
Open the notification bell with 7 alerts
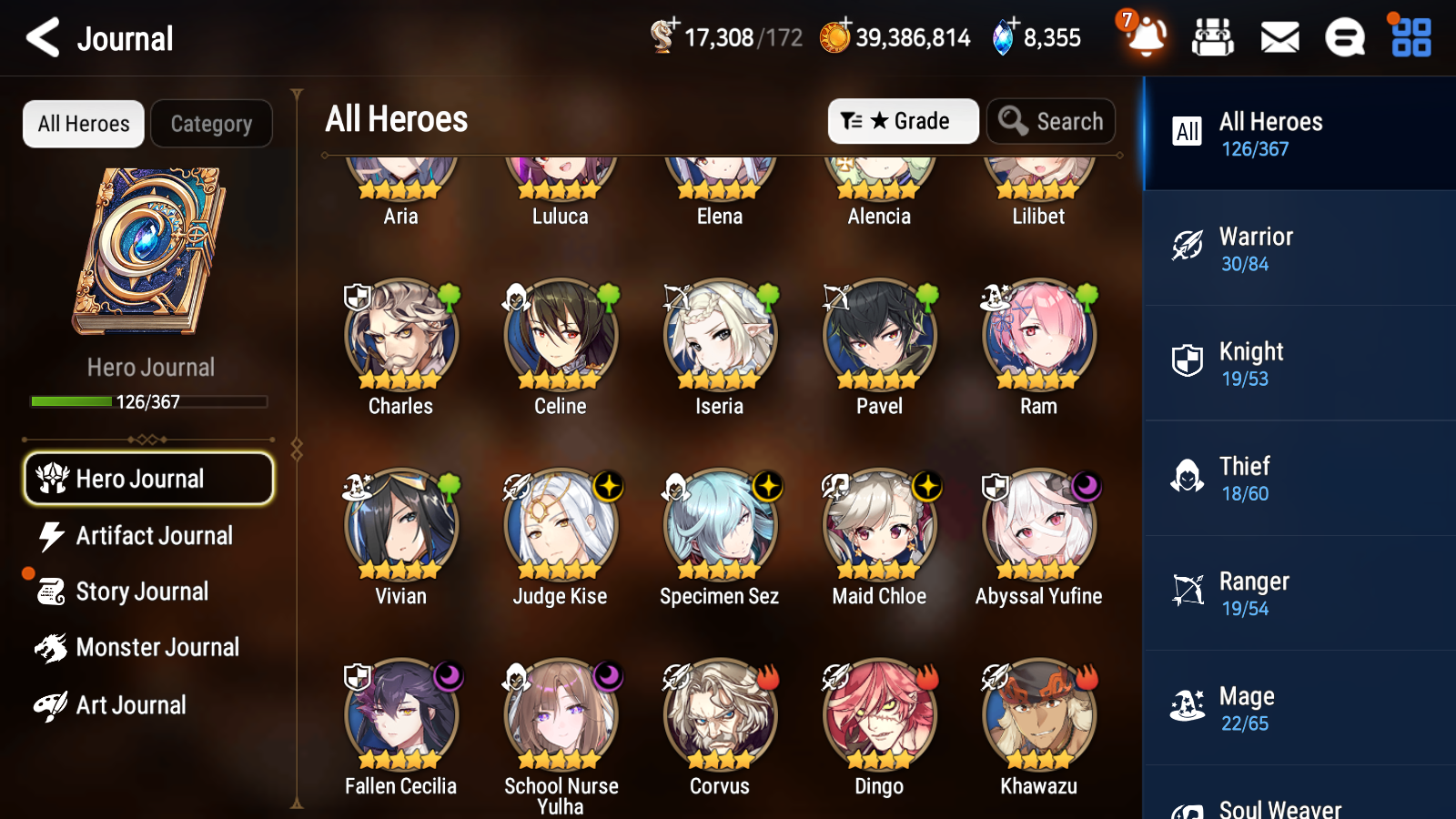click(1146, 38)
